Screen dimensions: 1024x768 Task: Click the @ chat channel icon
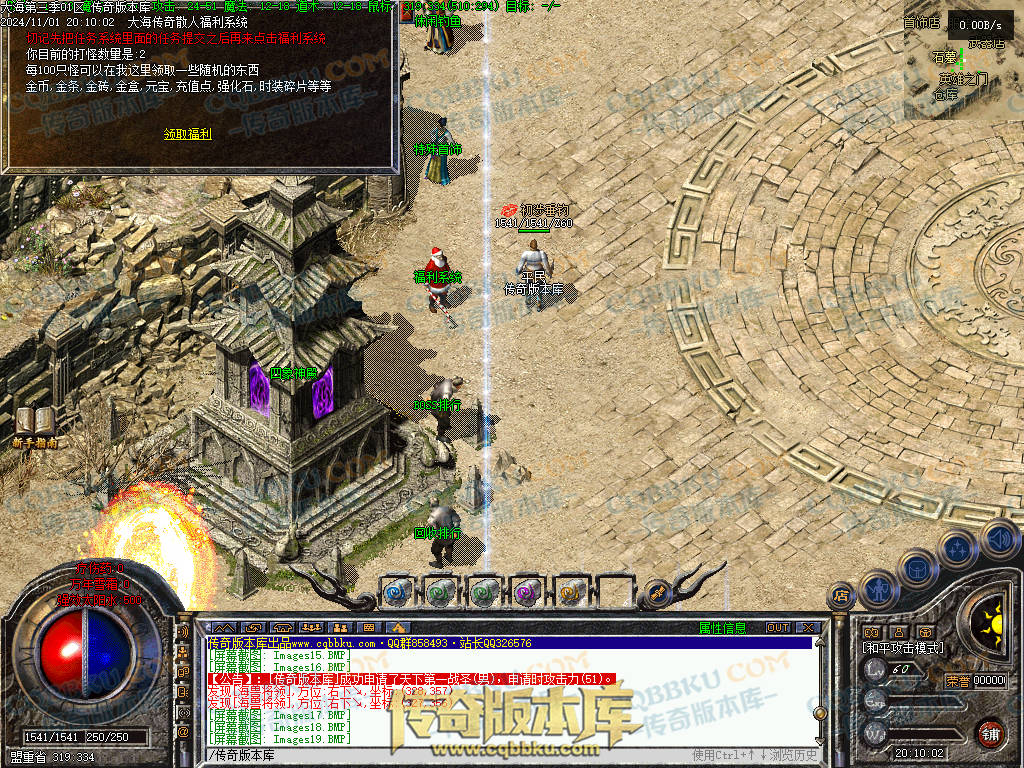point(183,732)
